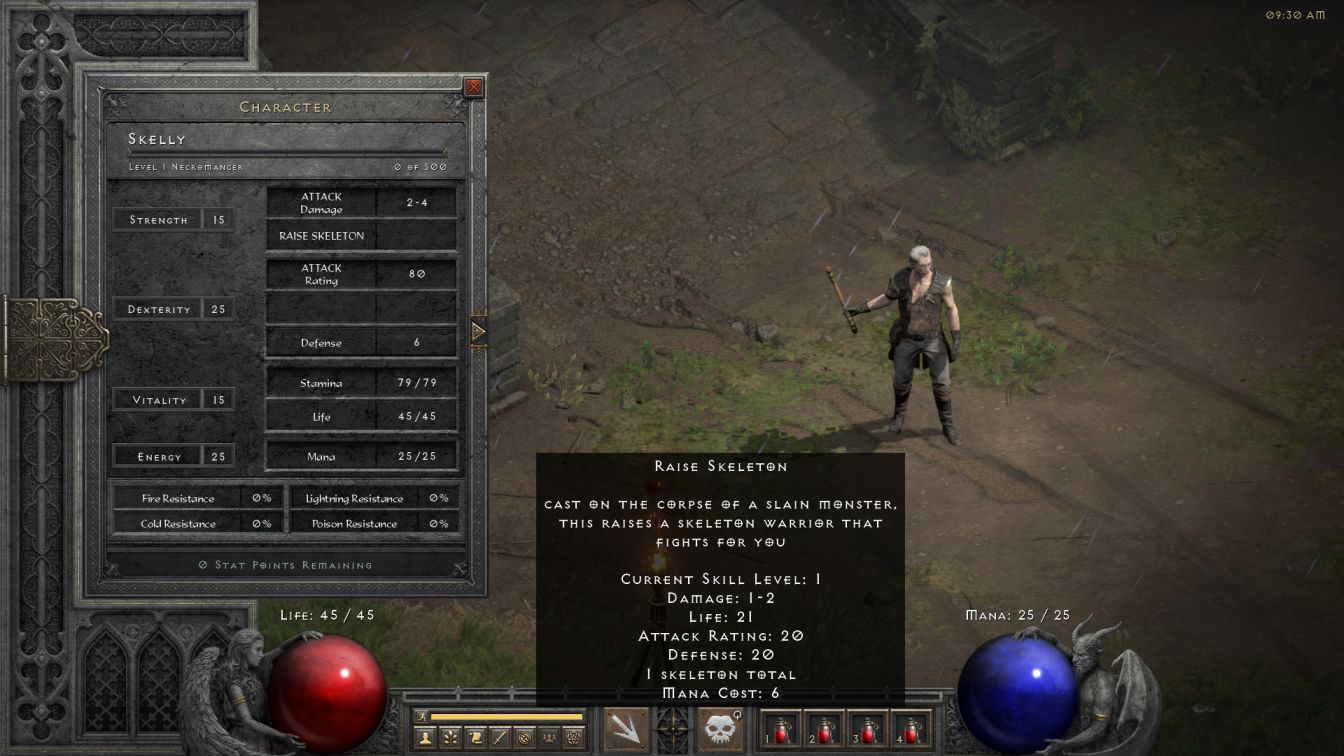Click the pentagram icon in mini menu

tap(573, 738)
